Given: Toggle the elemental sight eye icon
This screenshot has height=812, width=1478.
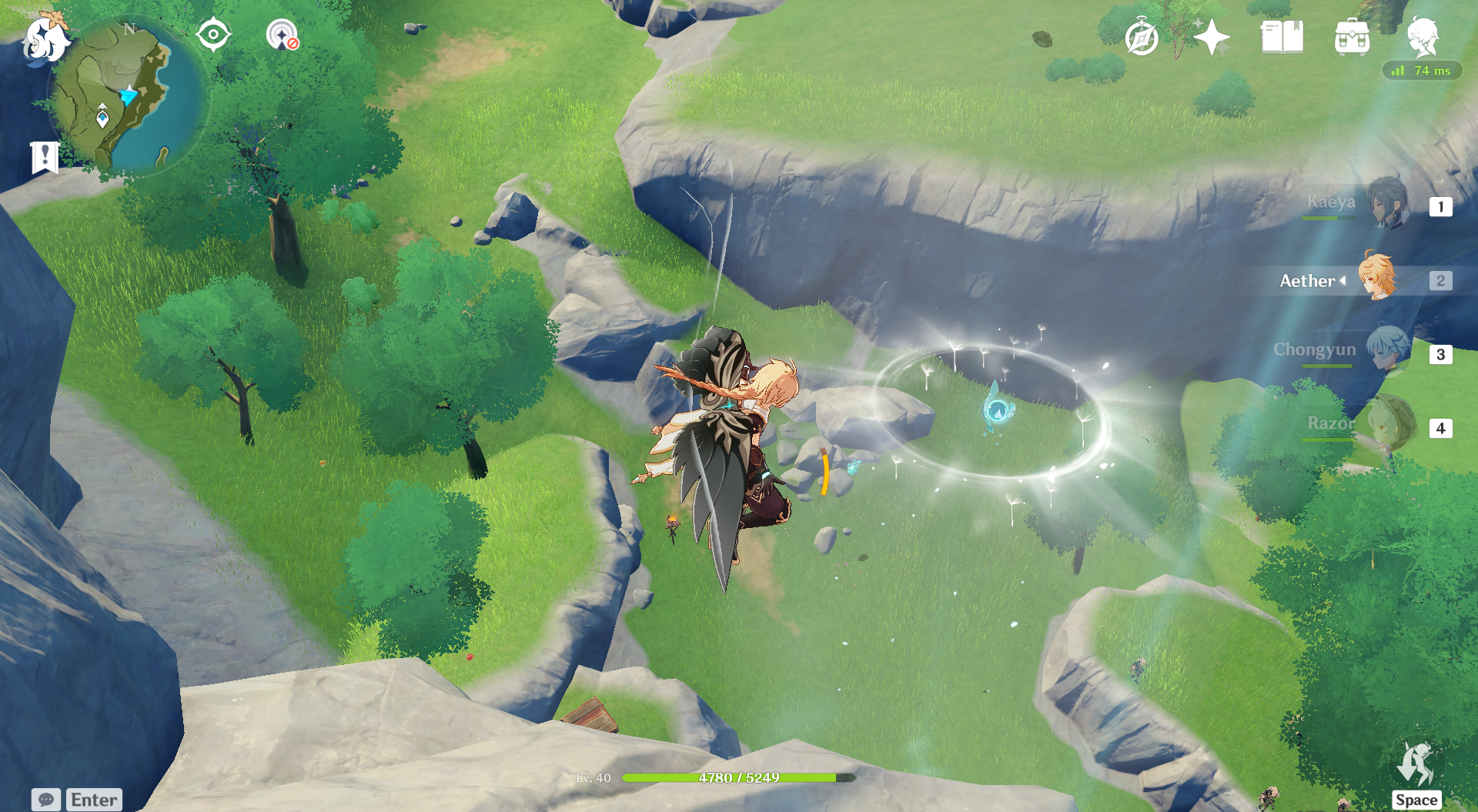Looking at the screenshot, I should pyautogui.click(x=213, y=35).
